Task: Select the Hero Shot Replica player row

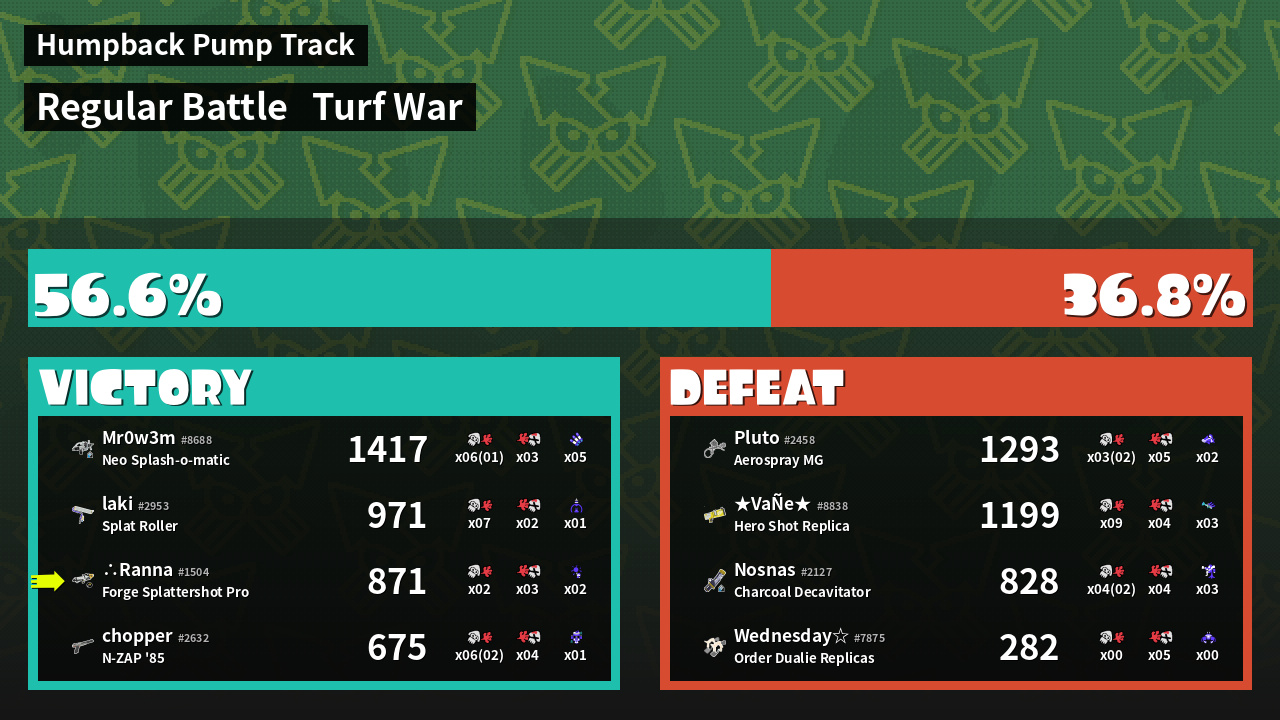Action: (956, 515)
